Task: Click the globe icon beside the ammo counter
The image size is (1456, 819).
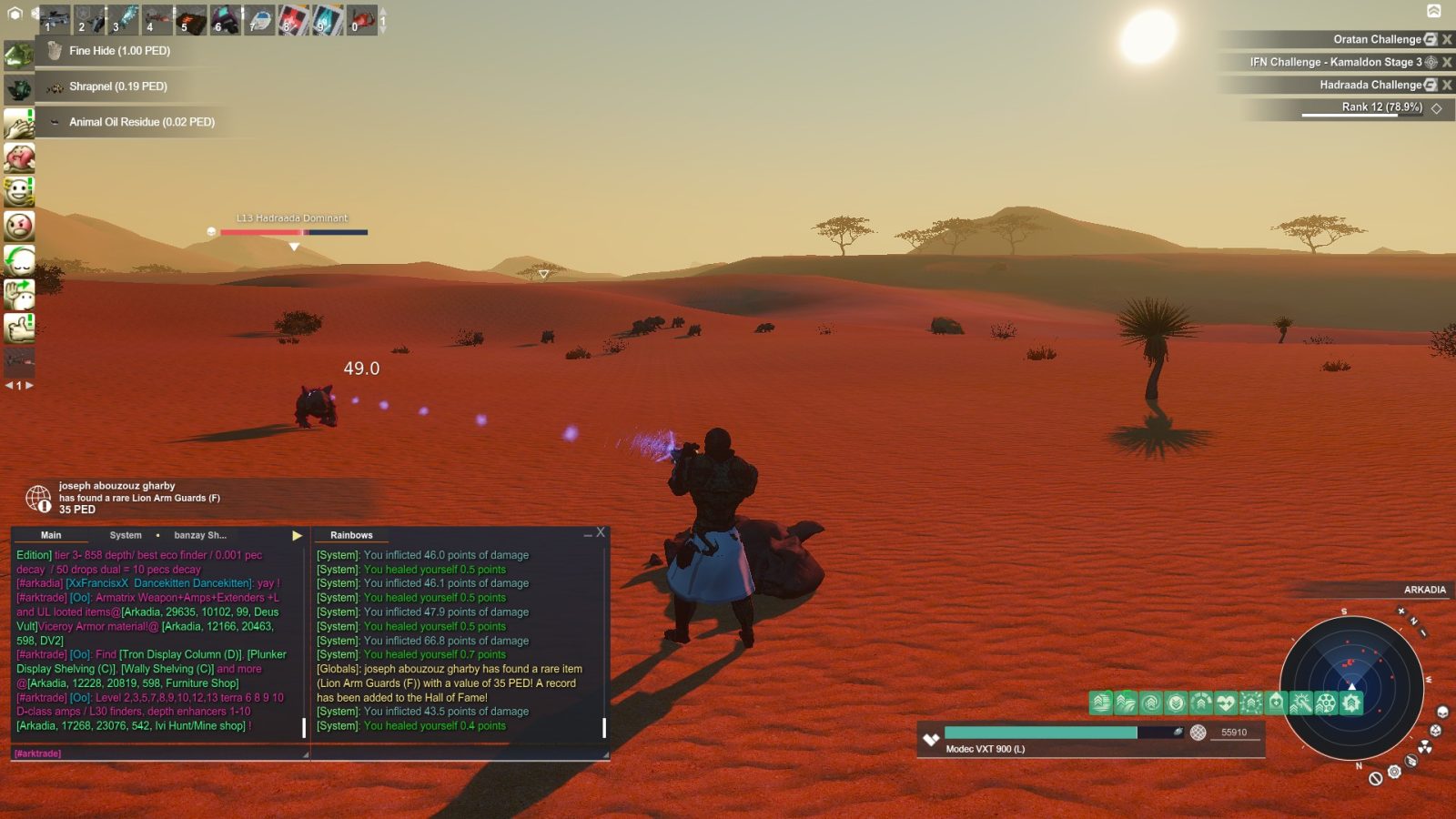Action: pos(1198,733)
